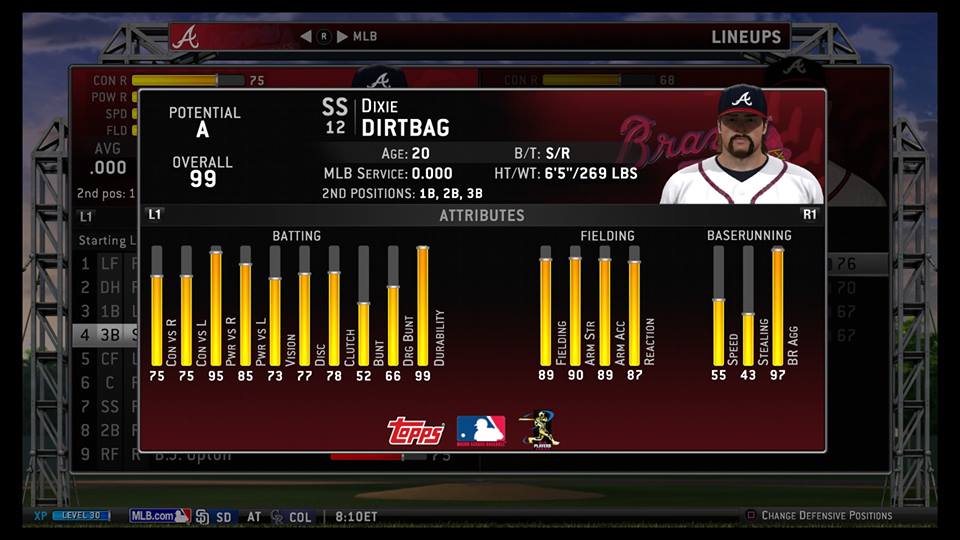
Task: Select the 1 LF lineup row
Action: [x=105, y=264]
